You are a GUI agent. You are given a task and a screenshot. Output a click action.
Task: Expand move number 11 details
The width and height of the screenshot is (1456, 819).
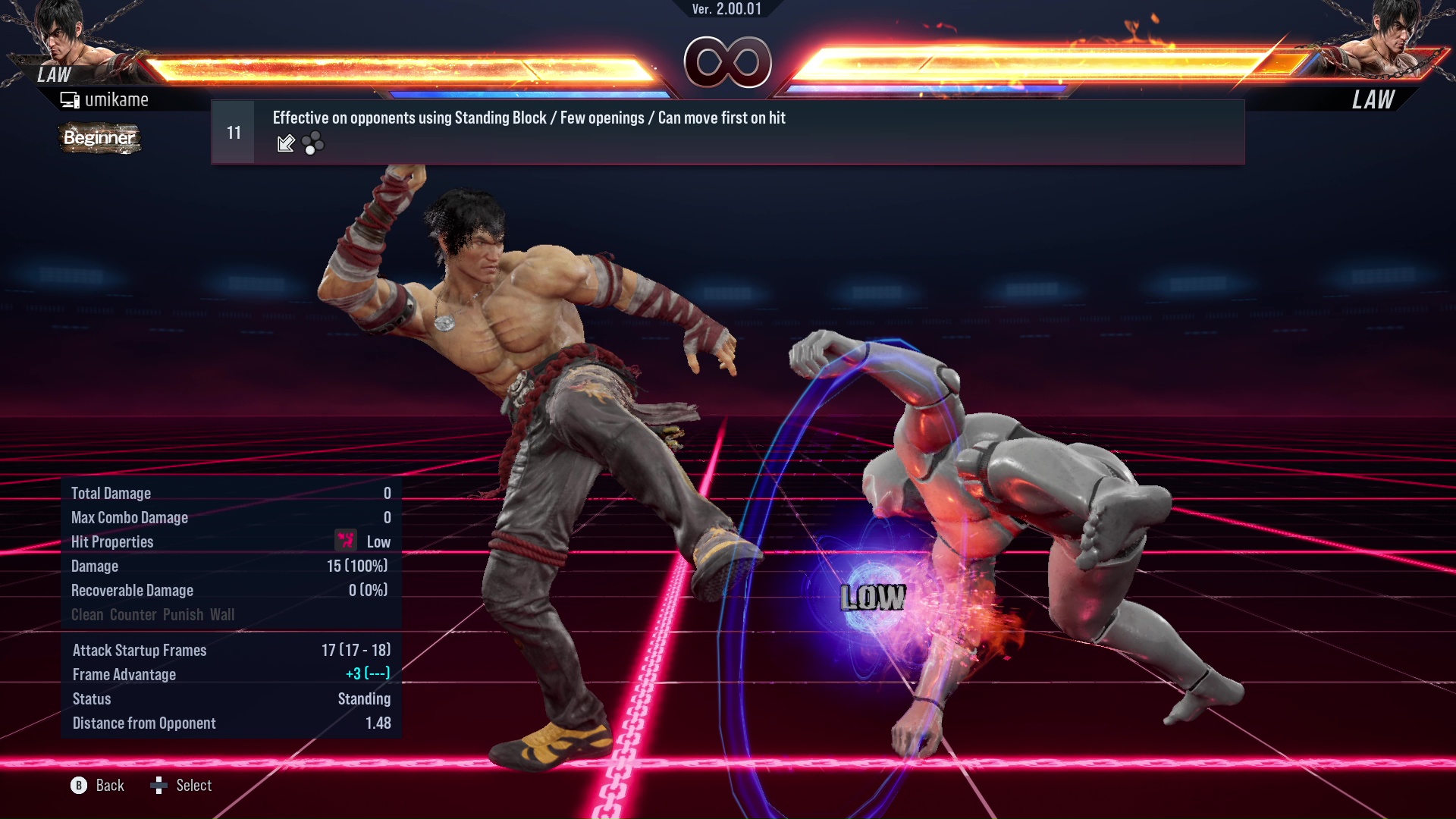[x=233, y=130]
